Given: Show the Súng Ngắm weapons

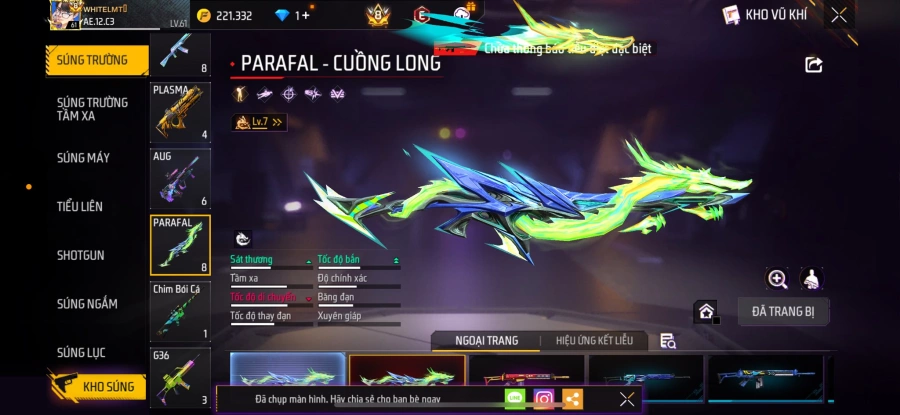Looking at the screenshot, I should pyautogui.click(x=87, y=304).
